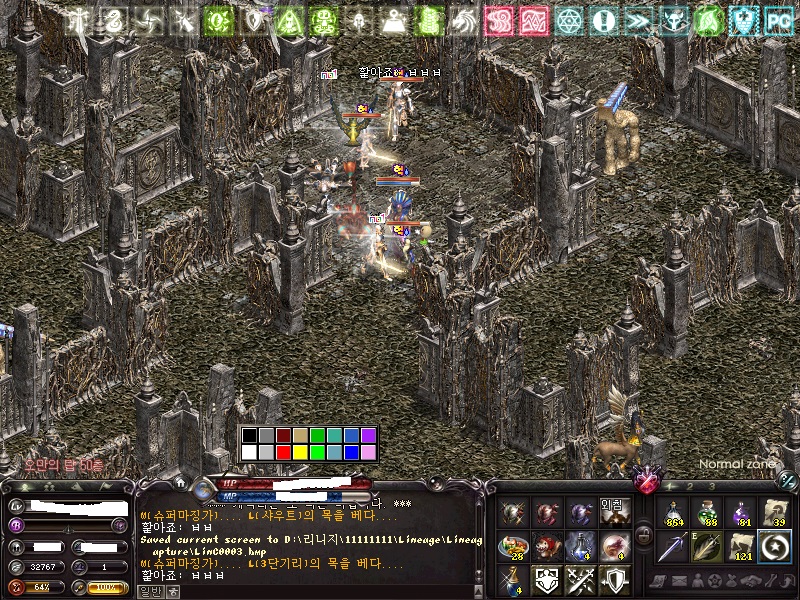Click the PC buff icon in top bar

(776, 19)
